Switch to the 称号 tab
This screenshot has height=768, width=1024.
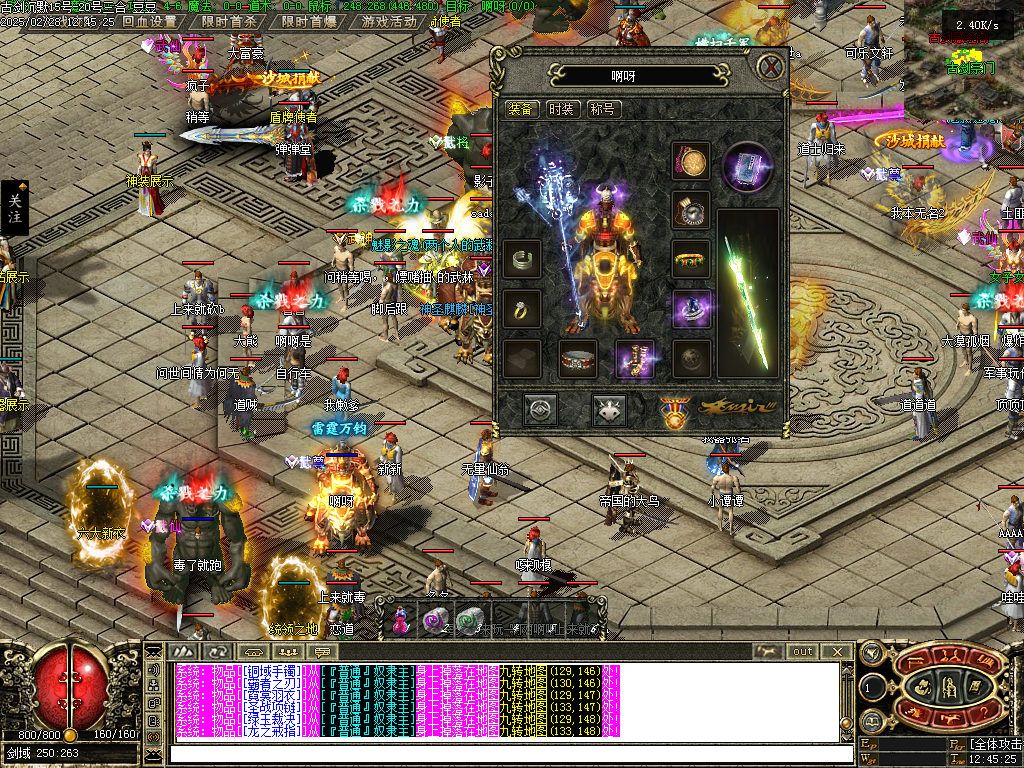click(602, 109)
